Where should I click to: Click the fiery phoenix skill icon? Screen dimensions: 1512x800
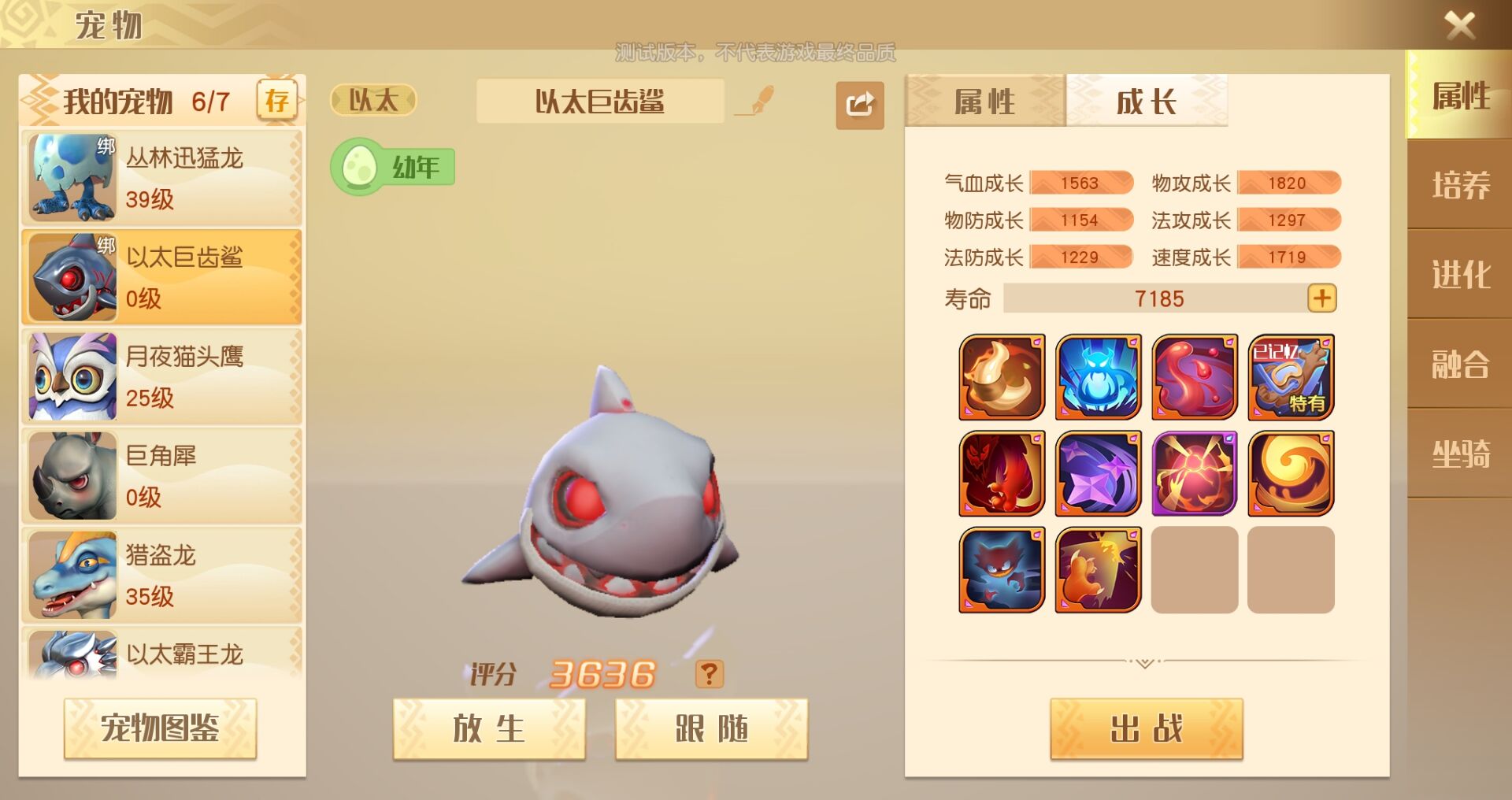coord(1000,474)
